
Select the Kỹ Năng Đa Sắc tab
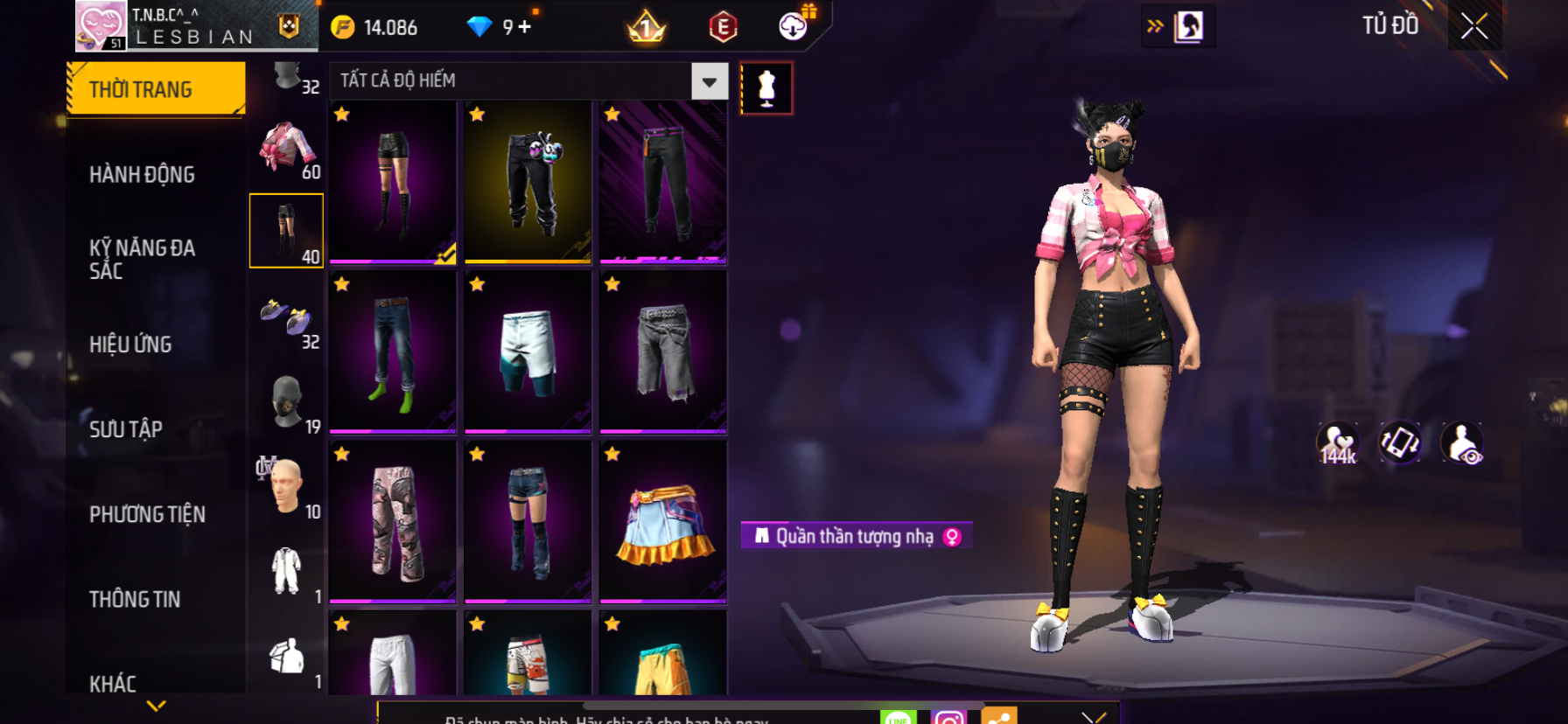click(x=142, y=260)
